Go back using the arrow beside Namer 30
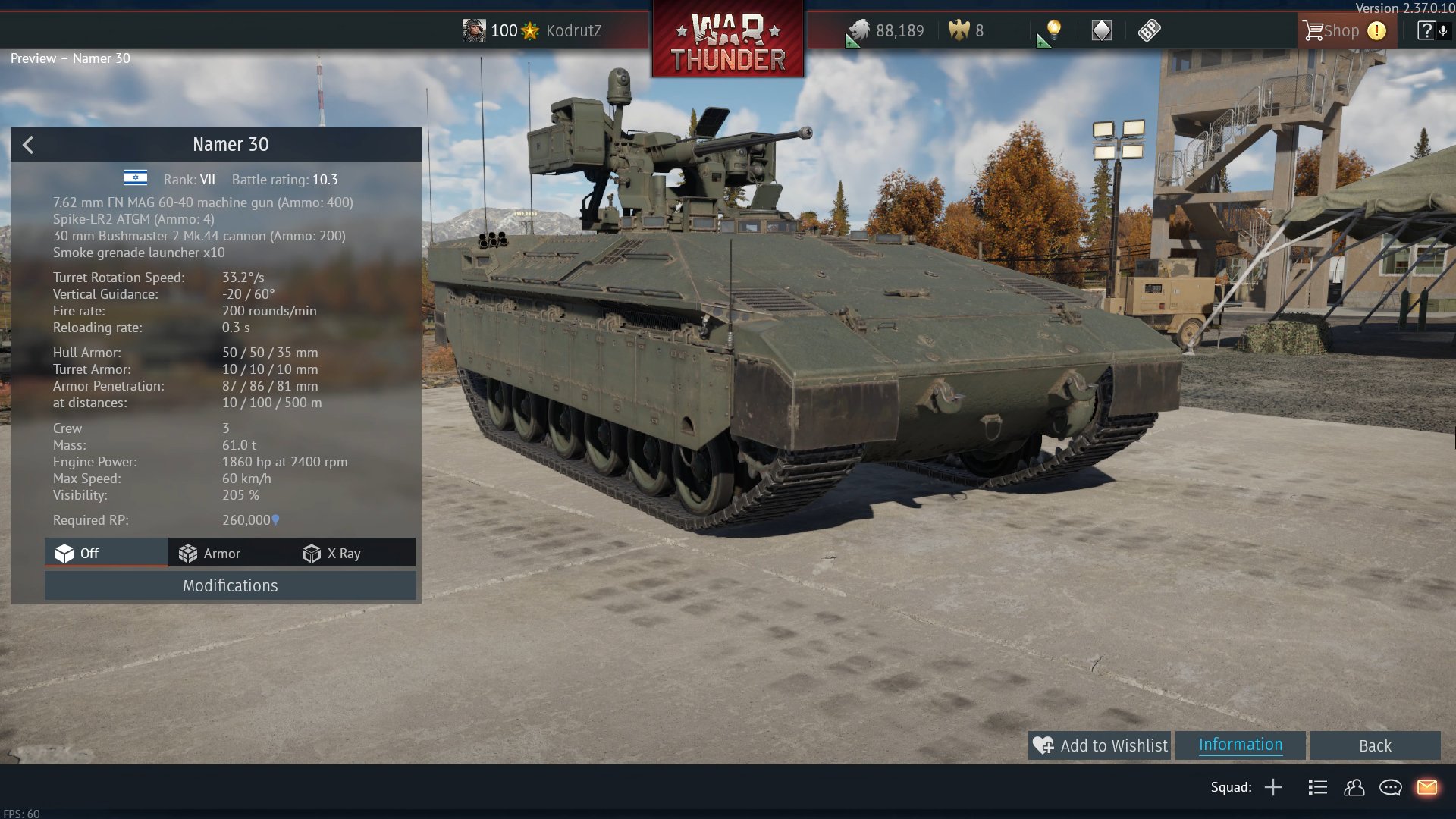This screenshot has height=819, width=1456. [28, 145]
